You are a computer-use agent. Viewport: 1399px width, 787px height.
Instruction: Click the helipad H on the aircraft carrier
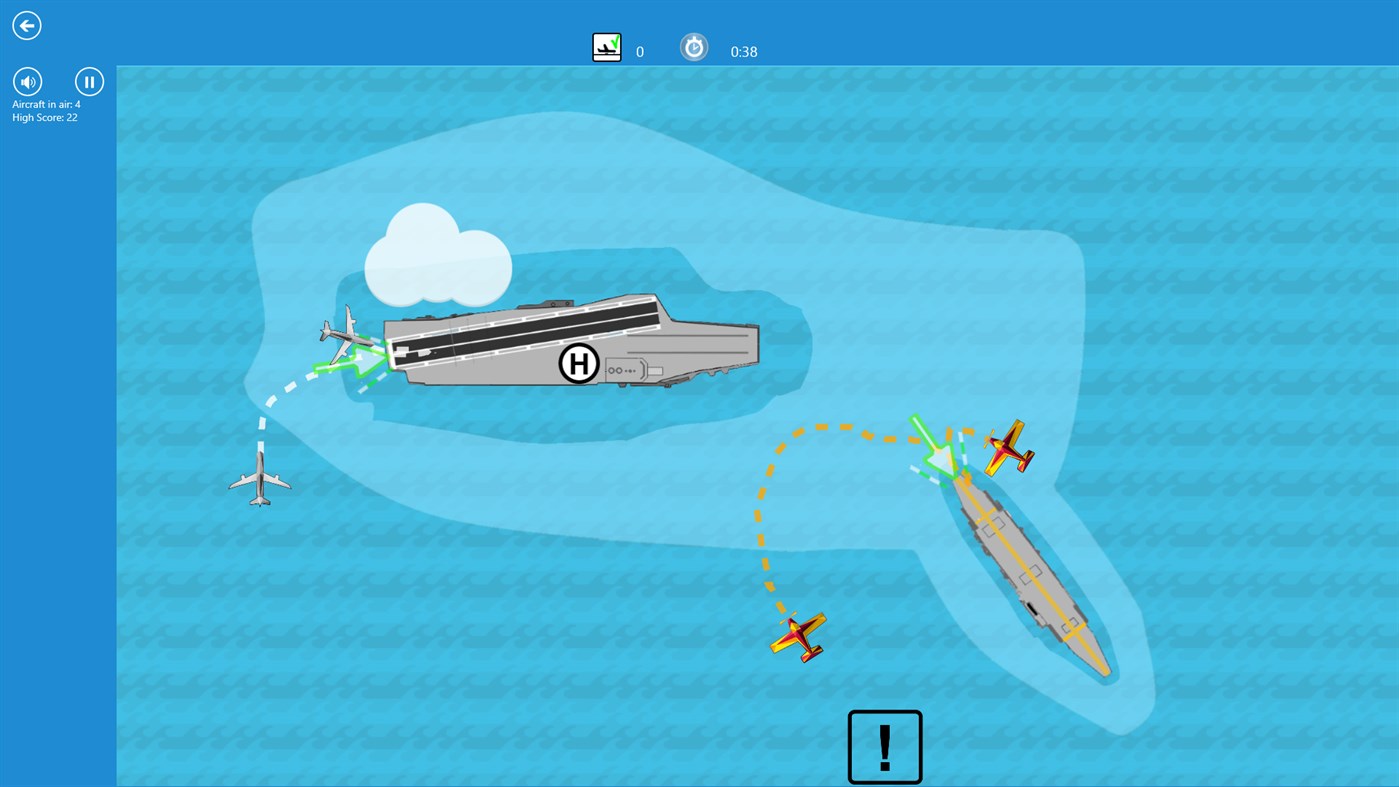click(578, 363)
